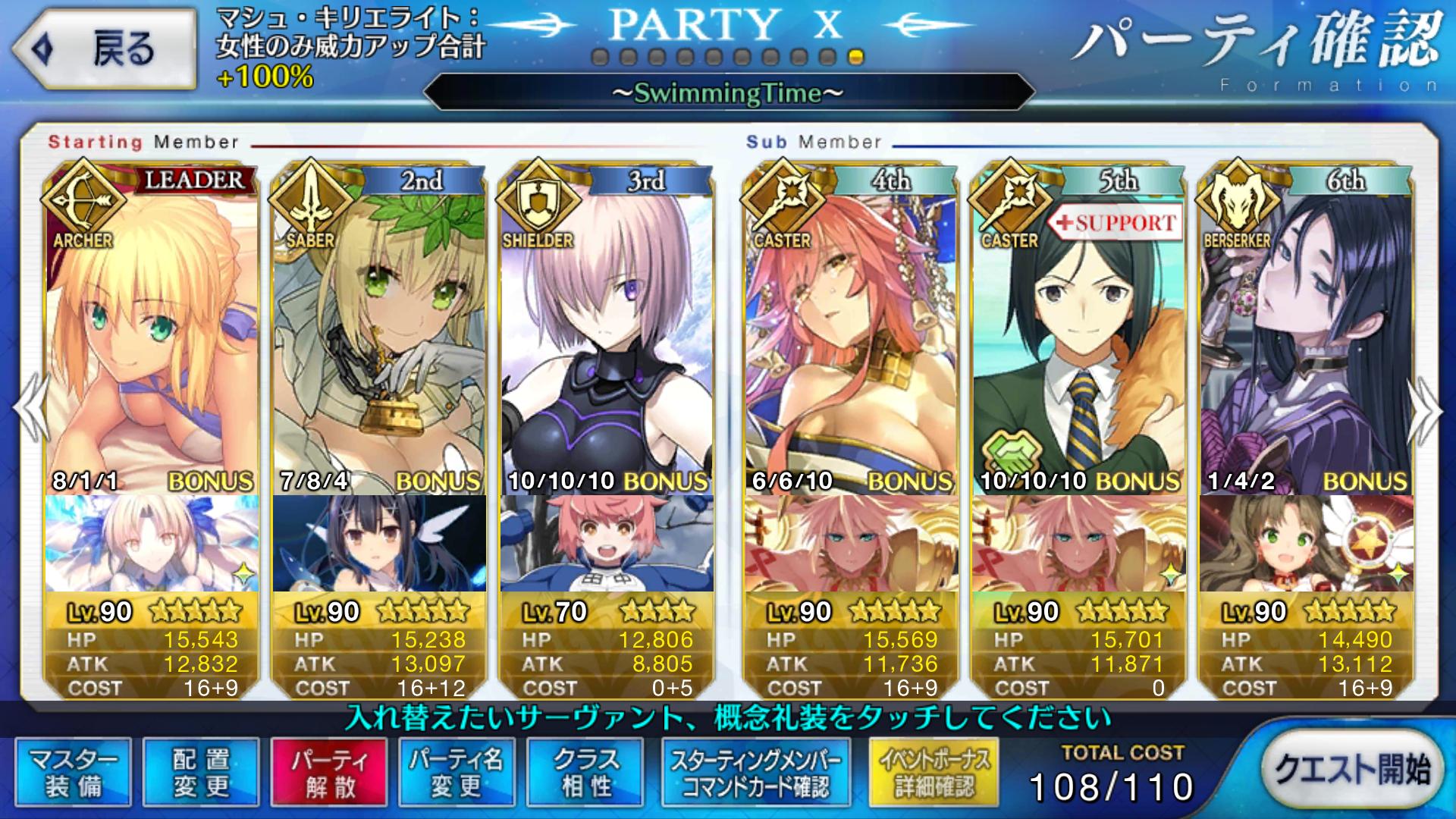Start the quest with クエスト開始
Viewport: 1456px width, 819px height.
point(1351,769)
